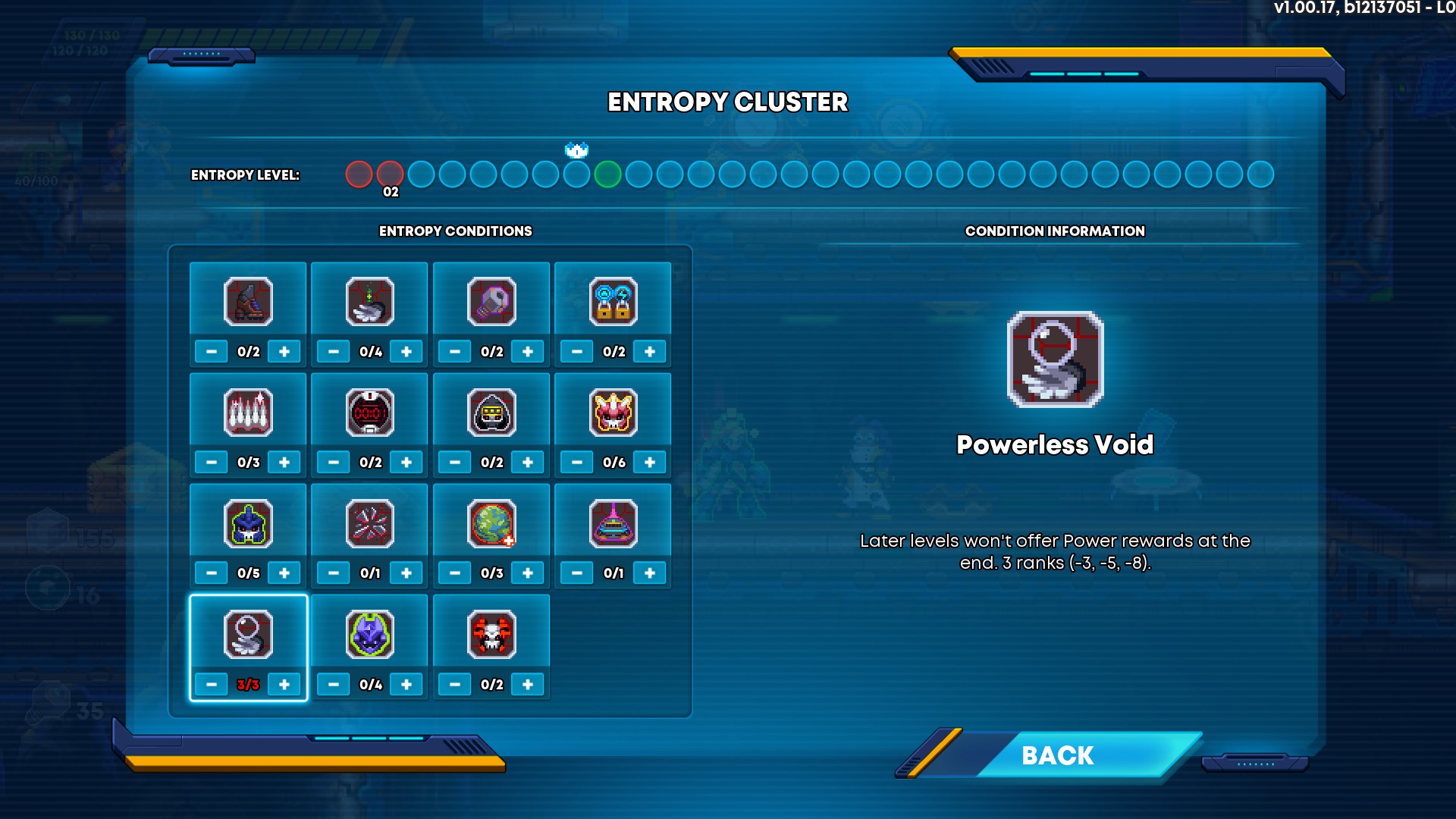The width and height of the screenshot is (1456, 819).
Task: Select the crowned red boss condition
Action: (613, 412)
